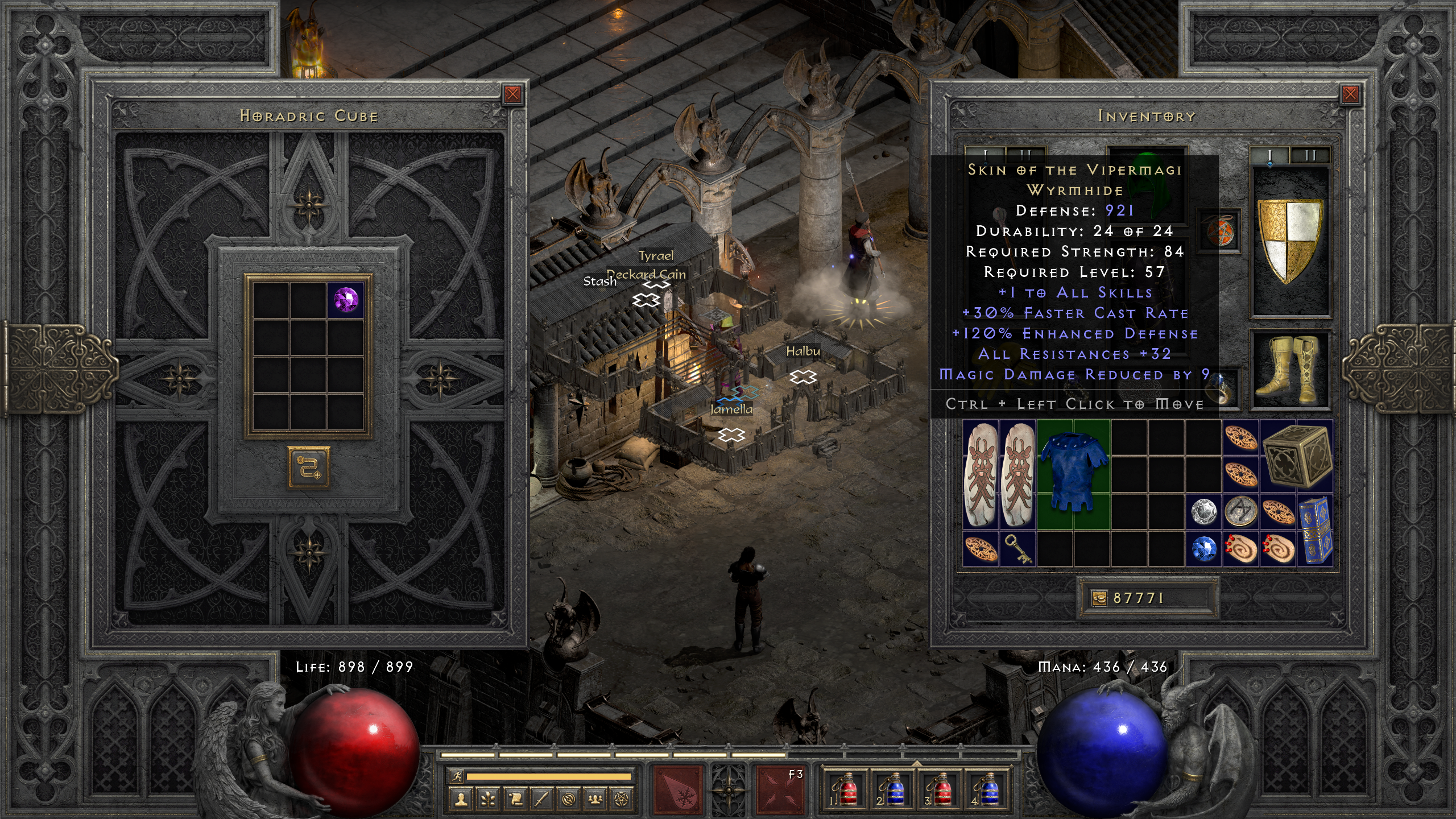The height and width of the screenshot is (819, 1456).
Task: Select the white diamond gem
Action: point(1203,512)
